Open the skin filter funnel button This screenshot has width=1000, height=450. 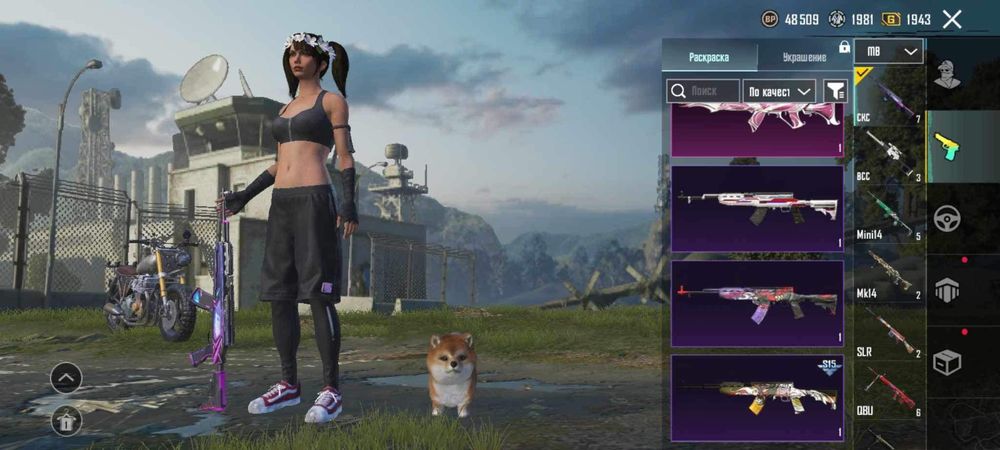point(834,91)
